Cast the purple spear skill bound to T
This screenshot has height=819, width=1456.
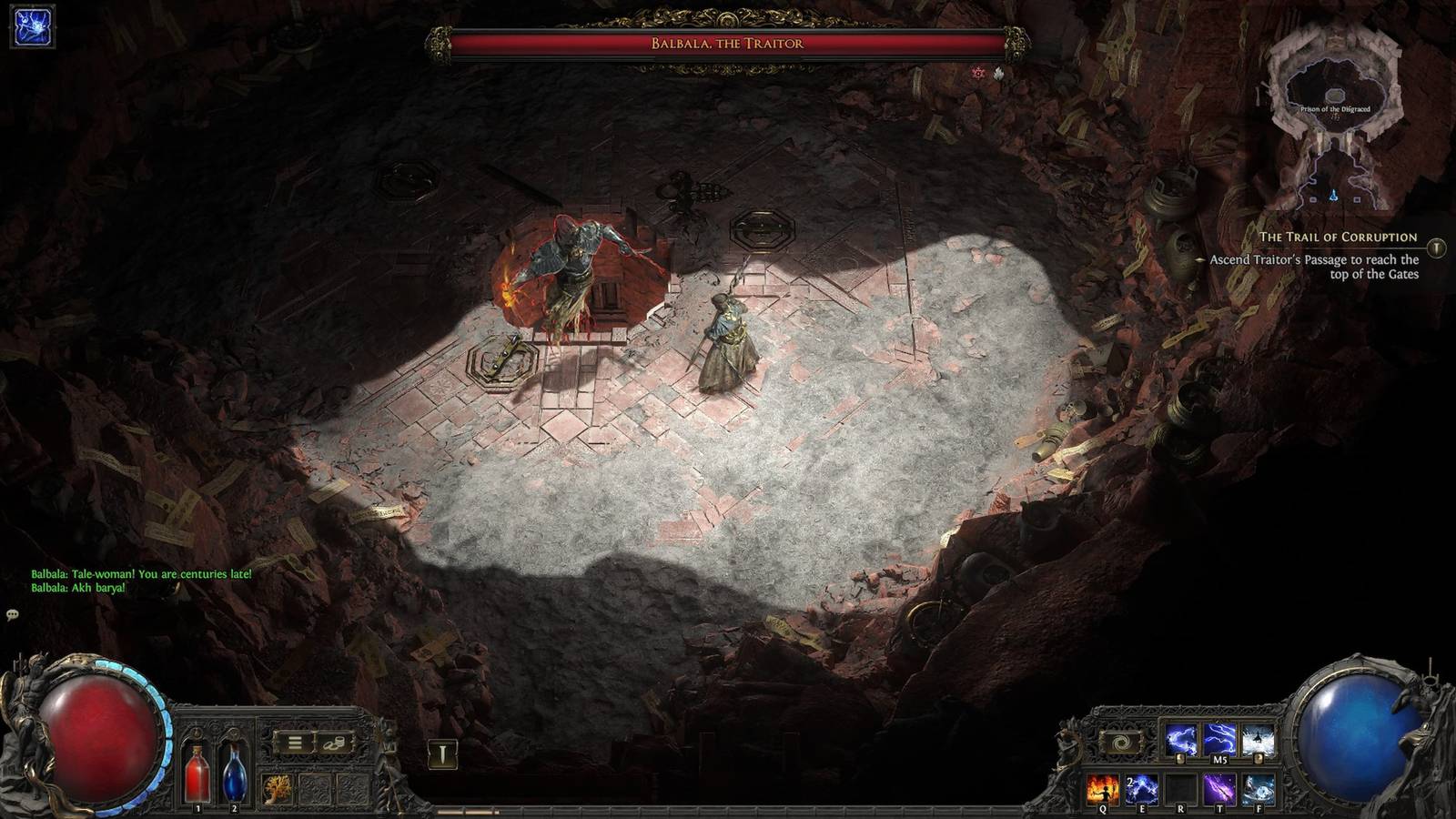[x=1220, y=788]
